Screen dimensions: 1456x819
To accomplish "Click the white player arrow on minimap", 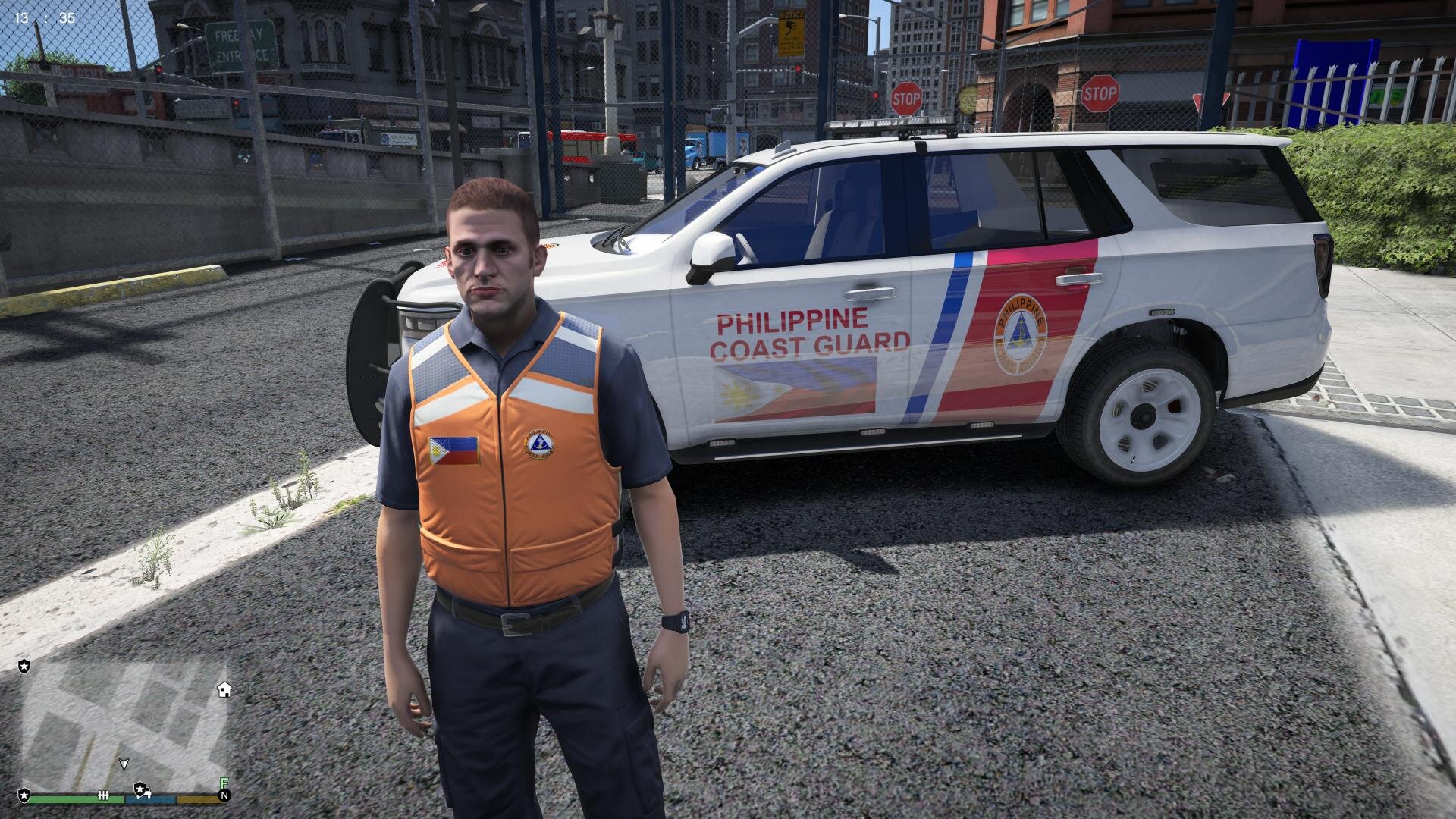I will (124, 763).
